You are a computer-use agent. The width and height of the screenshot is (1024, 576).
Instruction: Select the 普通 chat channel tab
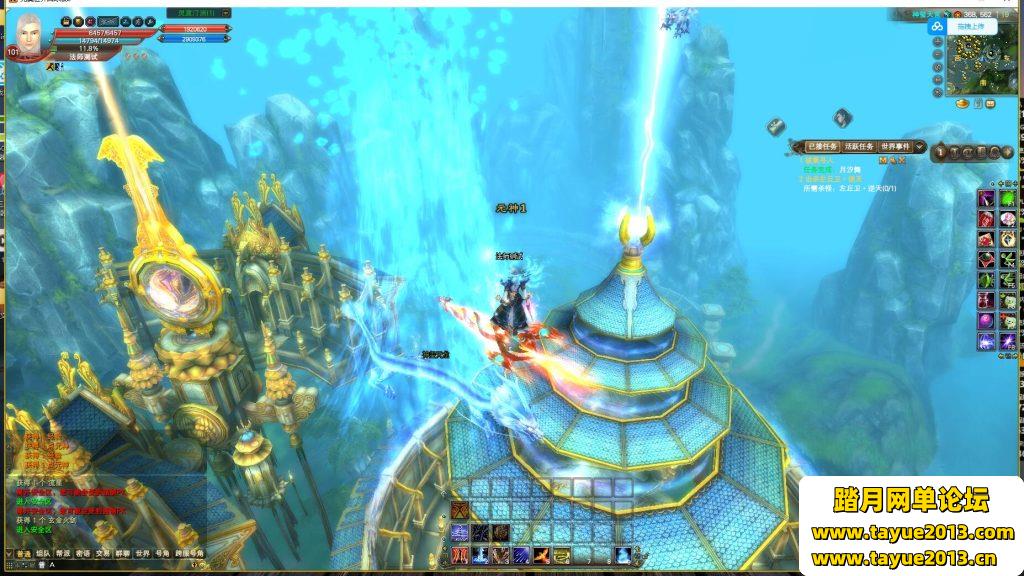[22, 552]
